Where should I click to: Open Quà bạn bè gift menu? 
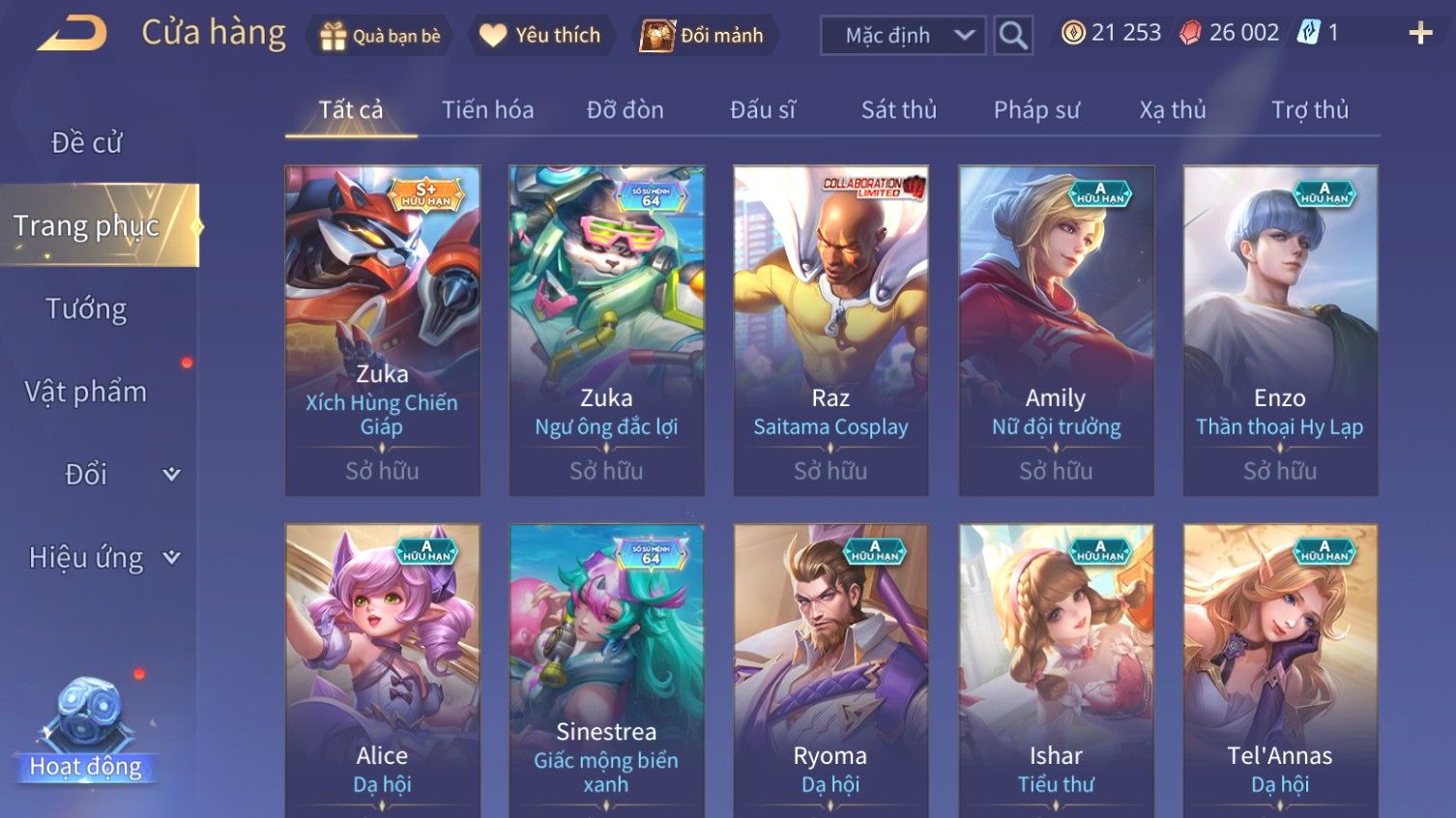379,36
